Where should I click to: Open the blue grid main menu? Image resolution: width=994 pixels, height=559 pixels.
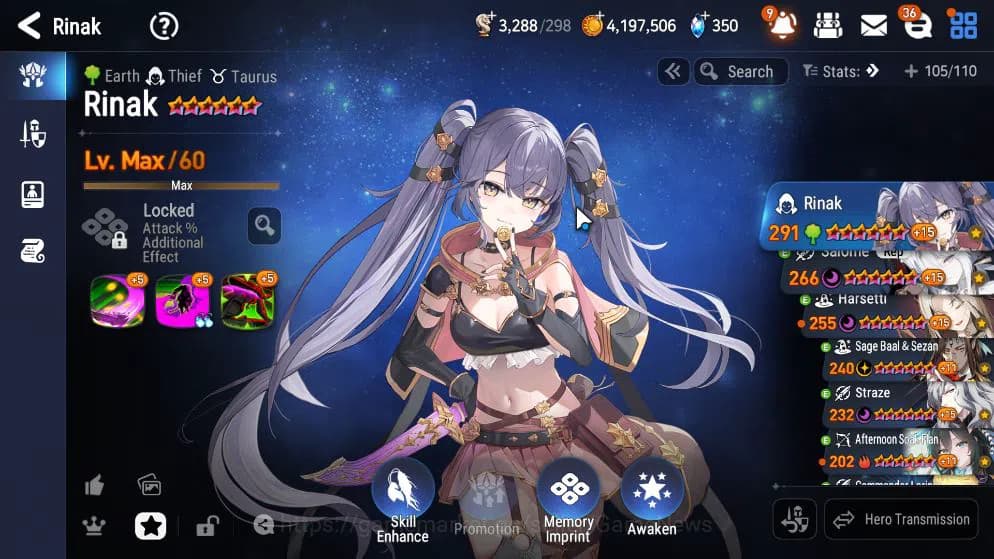963,26
